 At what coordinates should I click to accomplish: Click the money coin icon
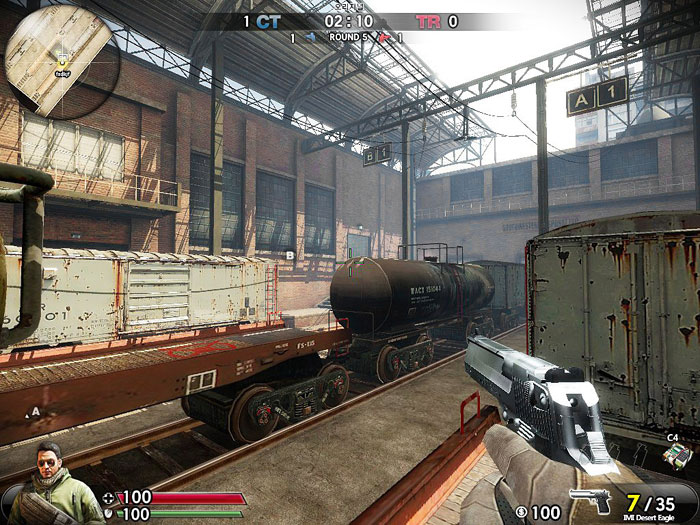point(521,513)
